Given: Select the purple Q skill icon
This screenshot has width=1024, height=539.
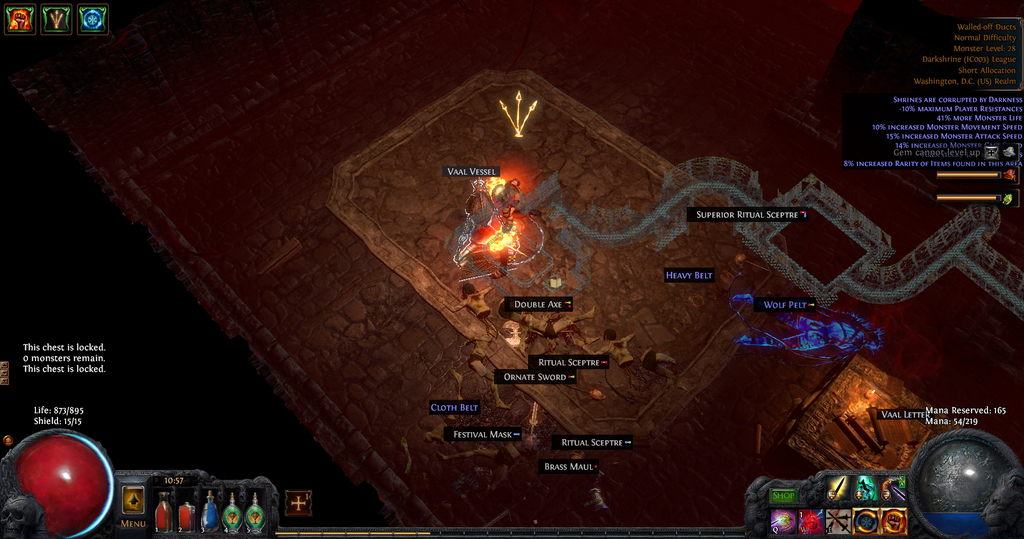Looking at the screenshot, I should [x=782, y=520].
